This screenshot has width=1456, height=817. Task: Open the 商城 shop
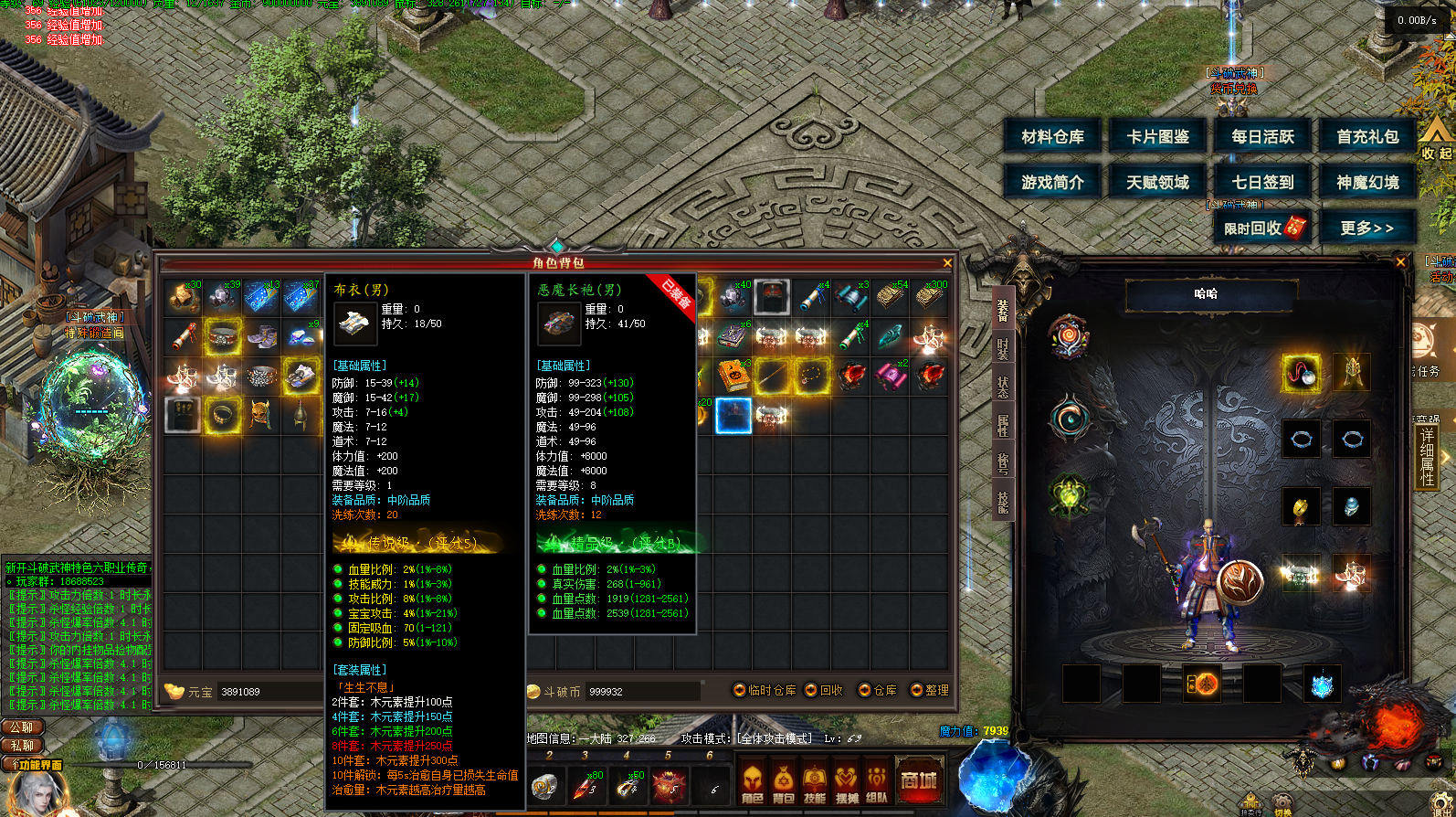point(919,781)
